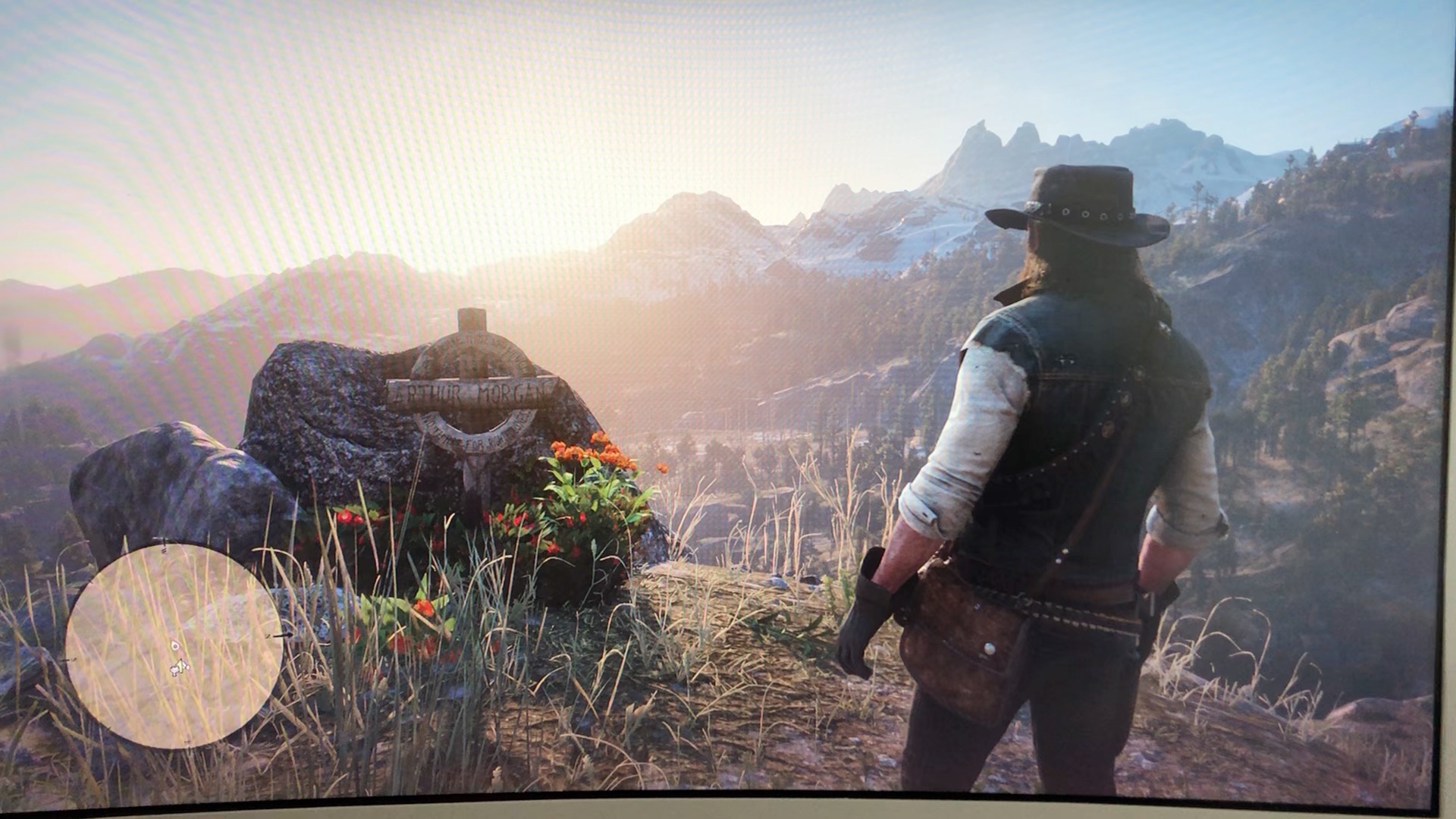1456x819 pixels.
Task: Open the circular minimap
Action: coord(174,645)
